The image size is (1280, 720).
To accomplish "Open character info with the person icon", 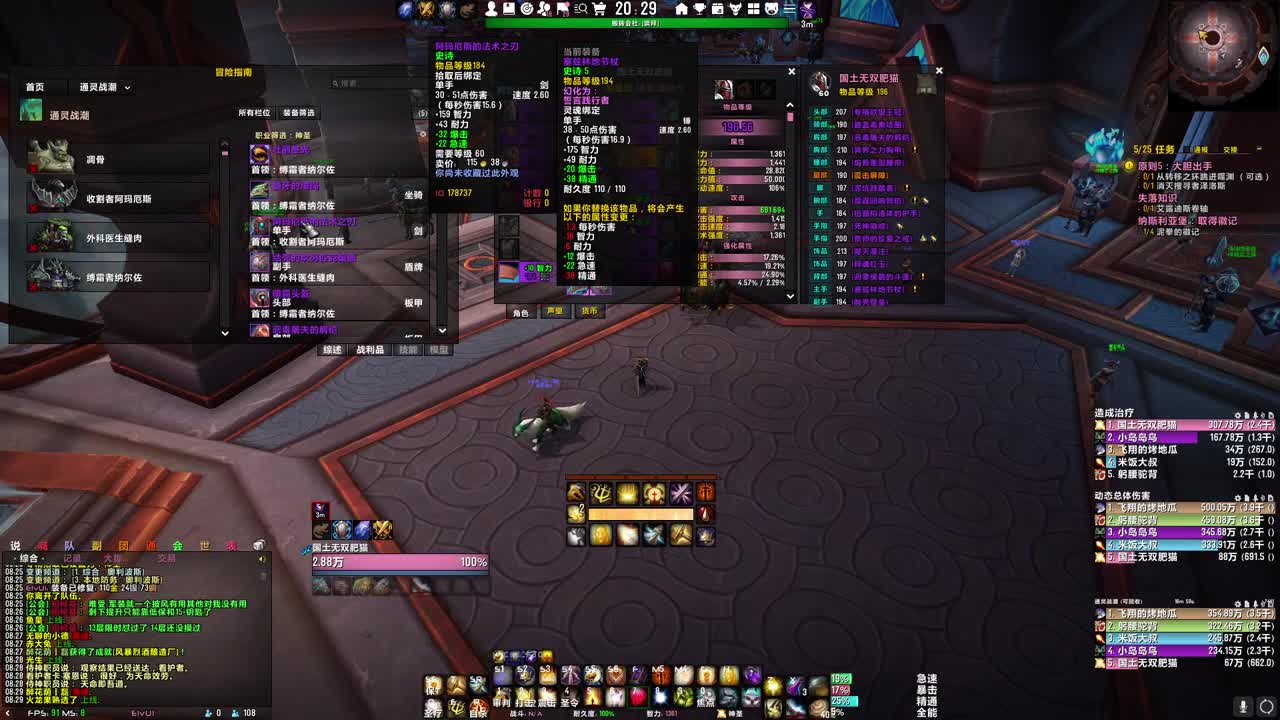I will pyautogui.click(x=491, y=10).
